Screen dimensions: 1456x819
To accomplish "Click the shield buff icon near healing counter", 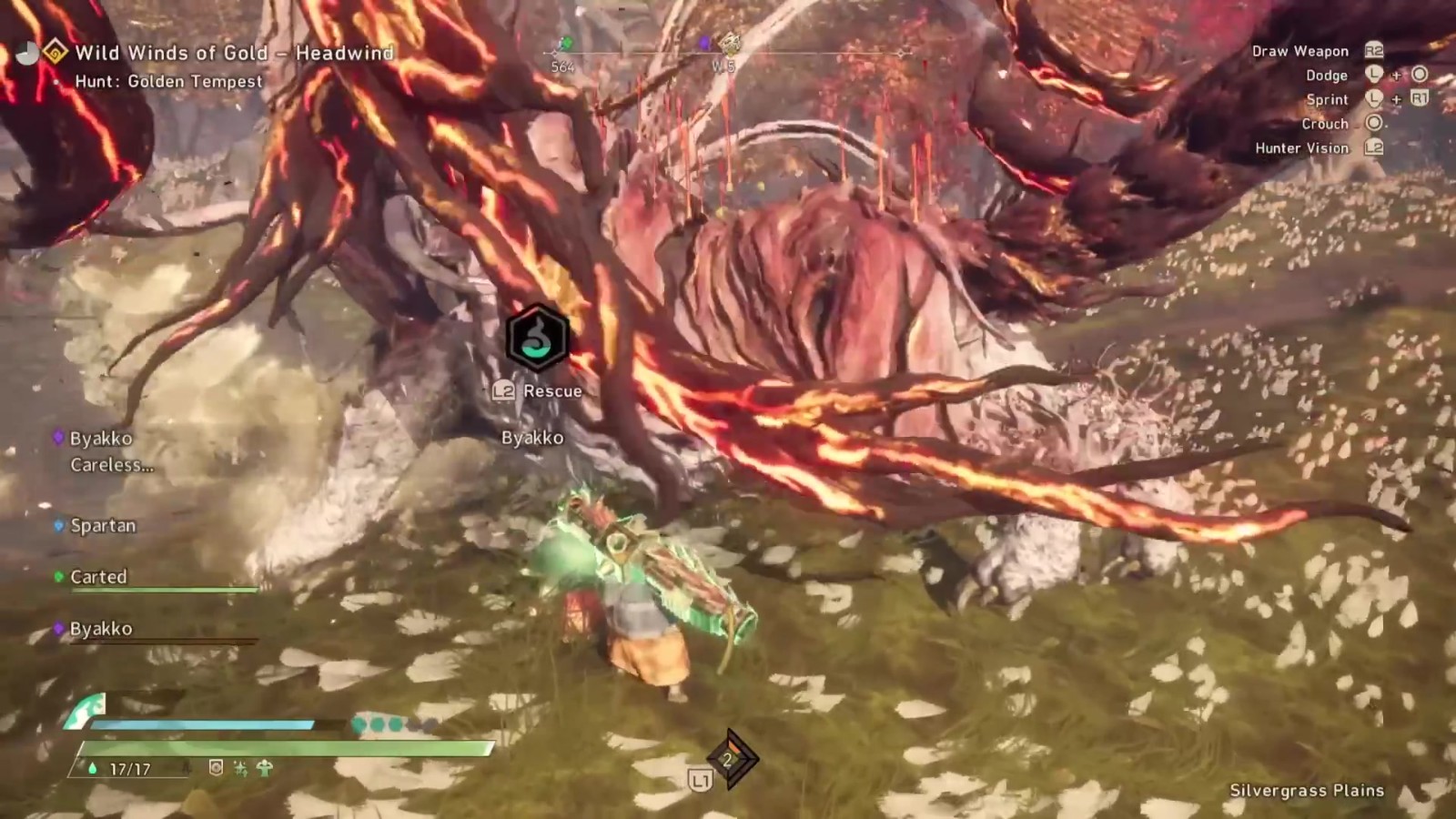I will click(215, 766).
